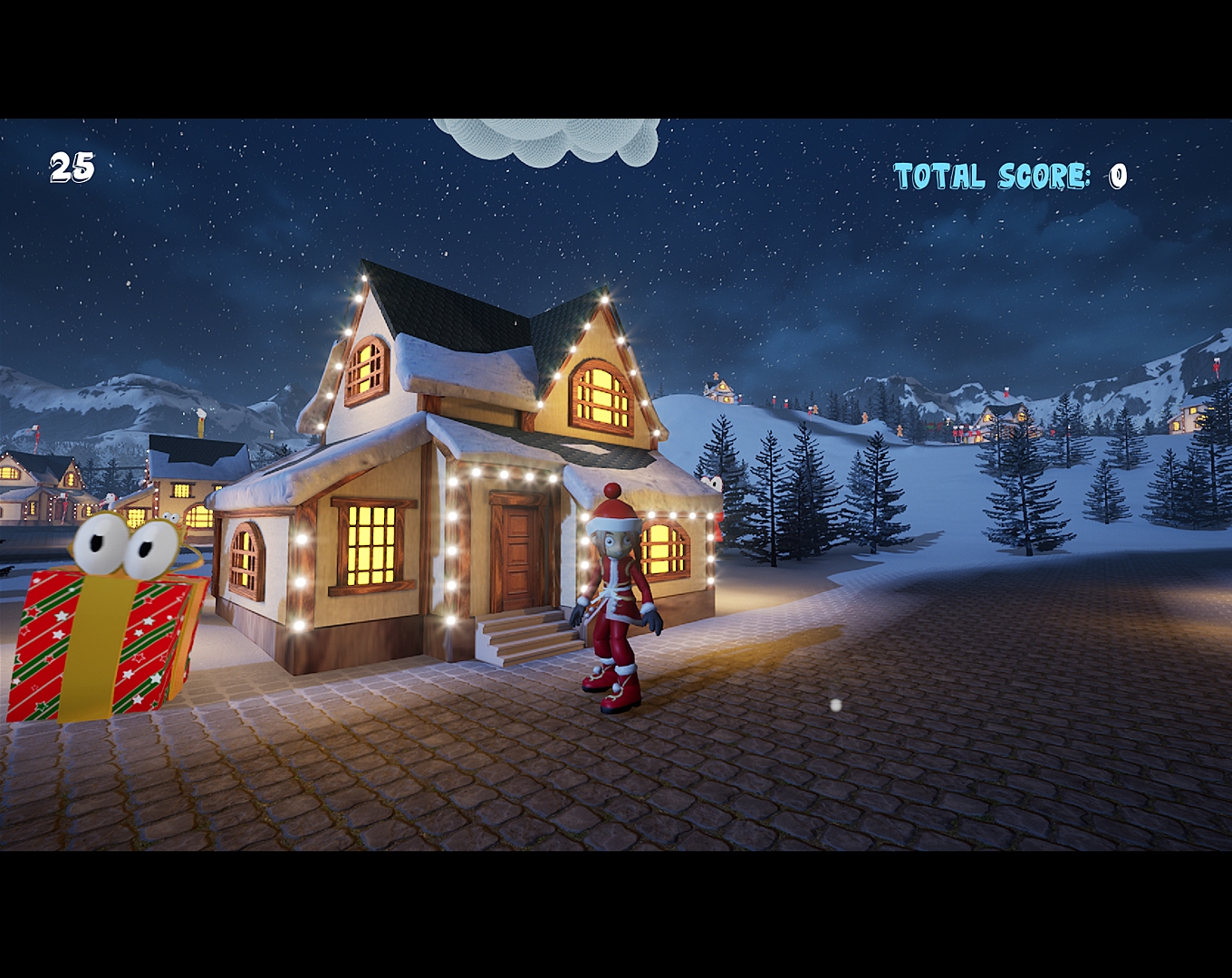This screenshot has width=1232, height=978.
Task: Click the ammo counter showing 25
Action: pyautogui.click(x=72, y=167)
